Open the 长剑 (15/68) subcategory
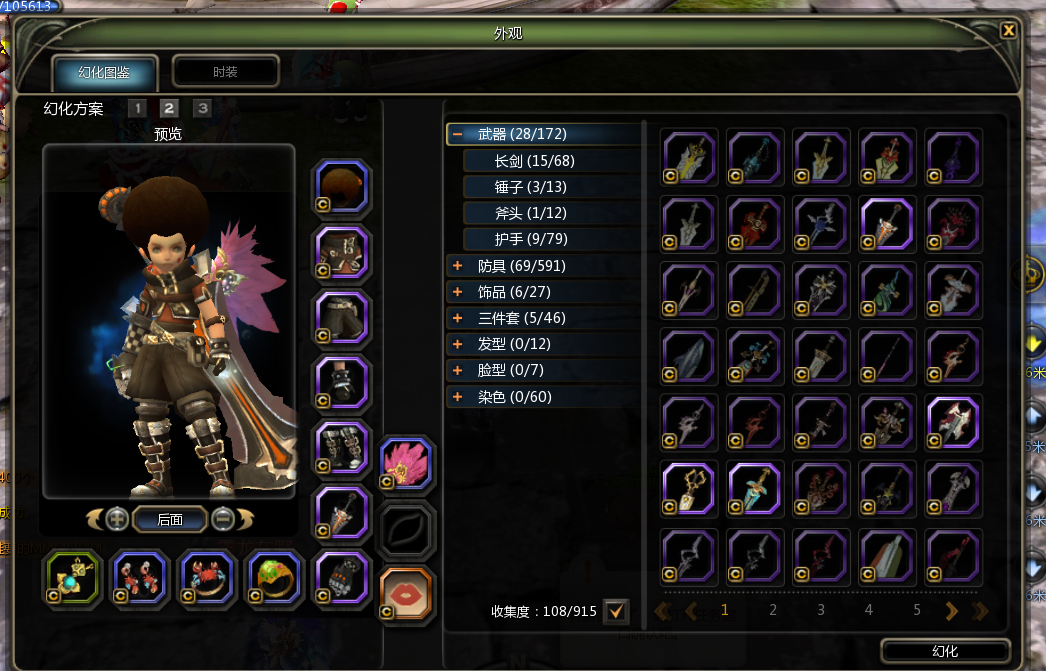The image size is (1046, 671). pyautogui.click(x=534, y=160)
